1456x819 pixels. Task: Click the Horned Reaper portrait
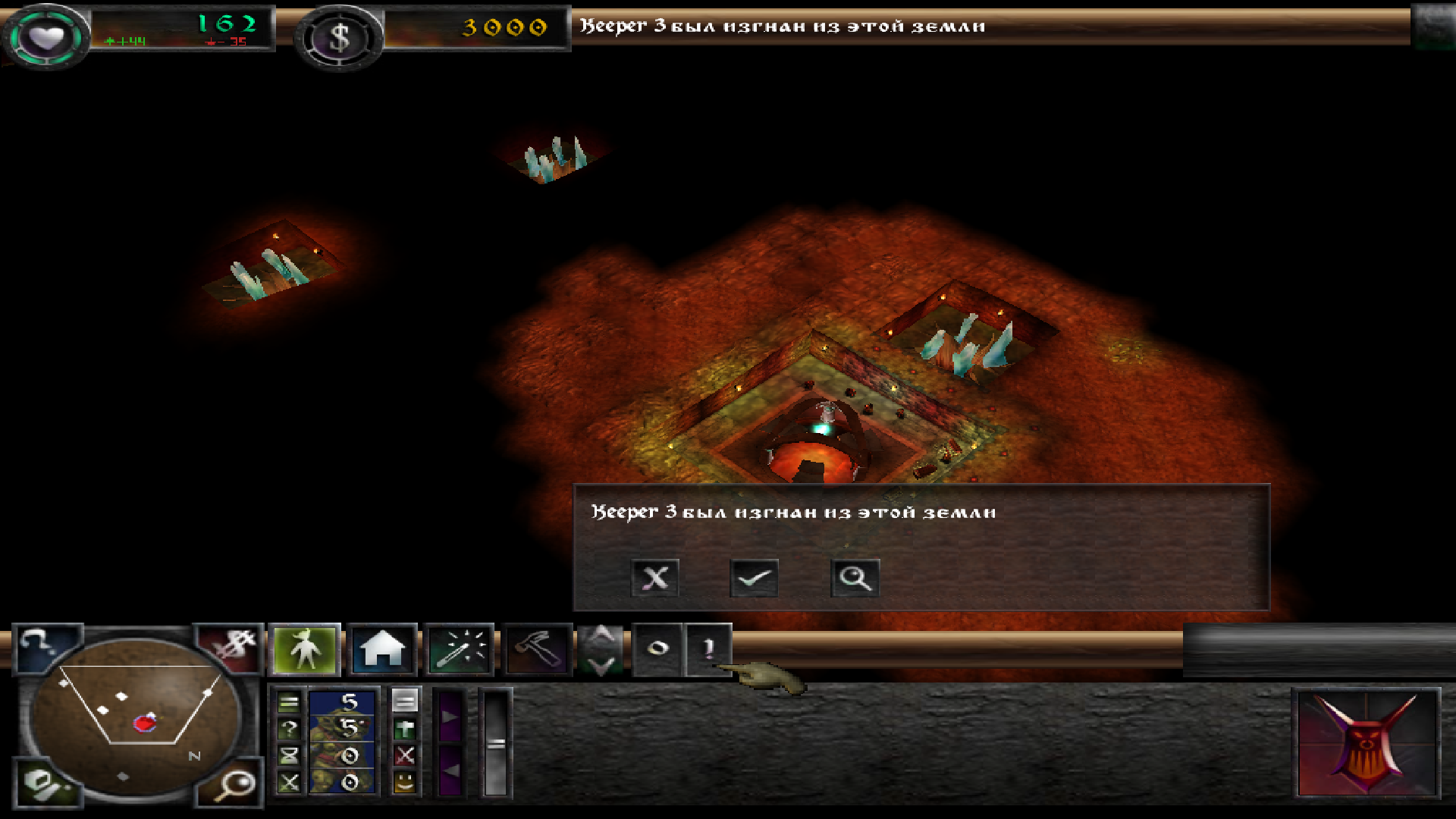pos(1366,743)
